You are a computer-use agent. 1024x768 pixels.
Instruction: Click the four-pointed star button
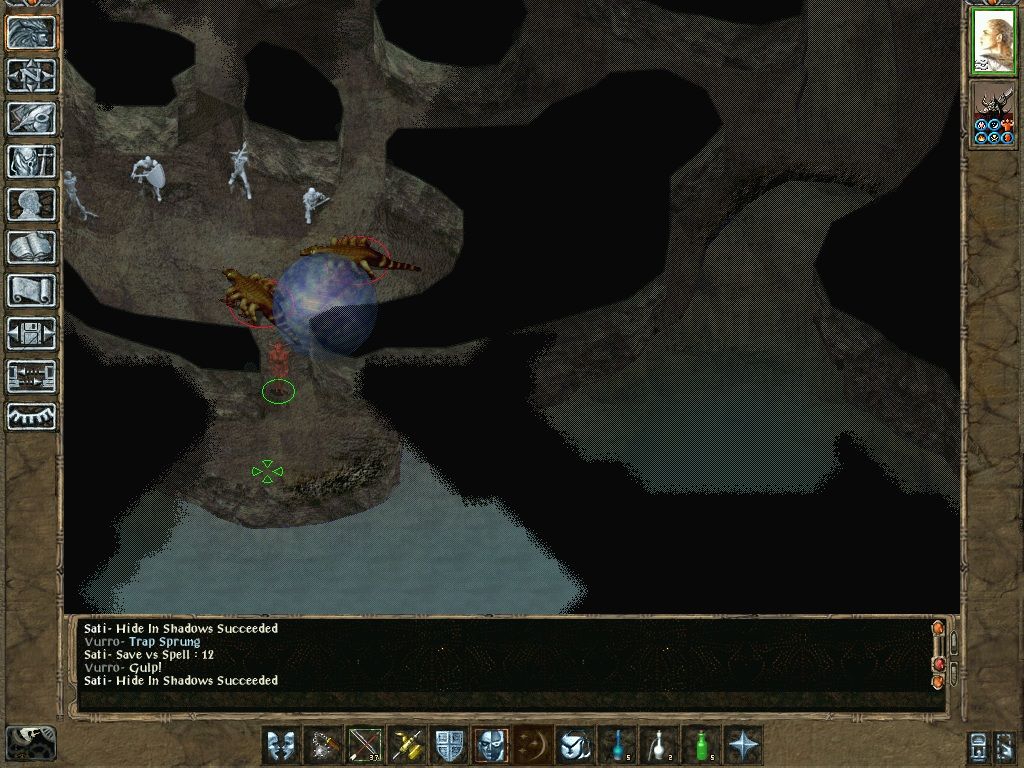click(x=744, y=745)
